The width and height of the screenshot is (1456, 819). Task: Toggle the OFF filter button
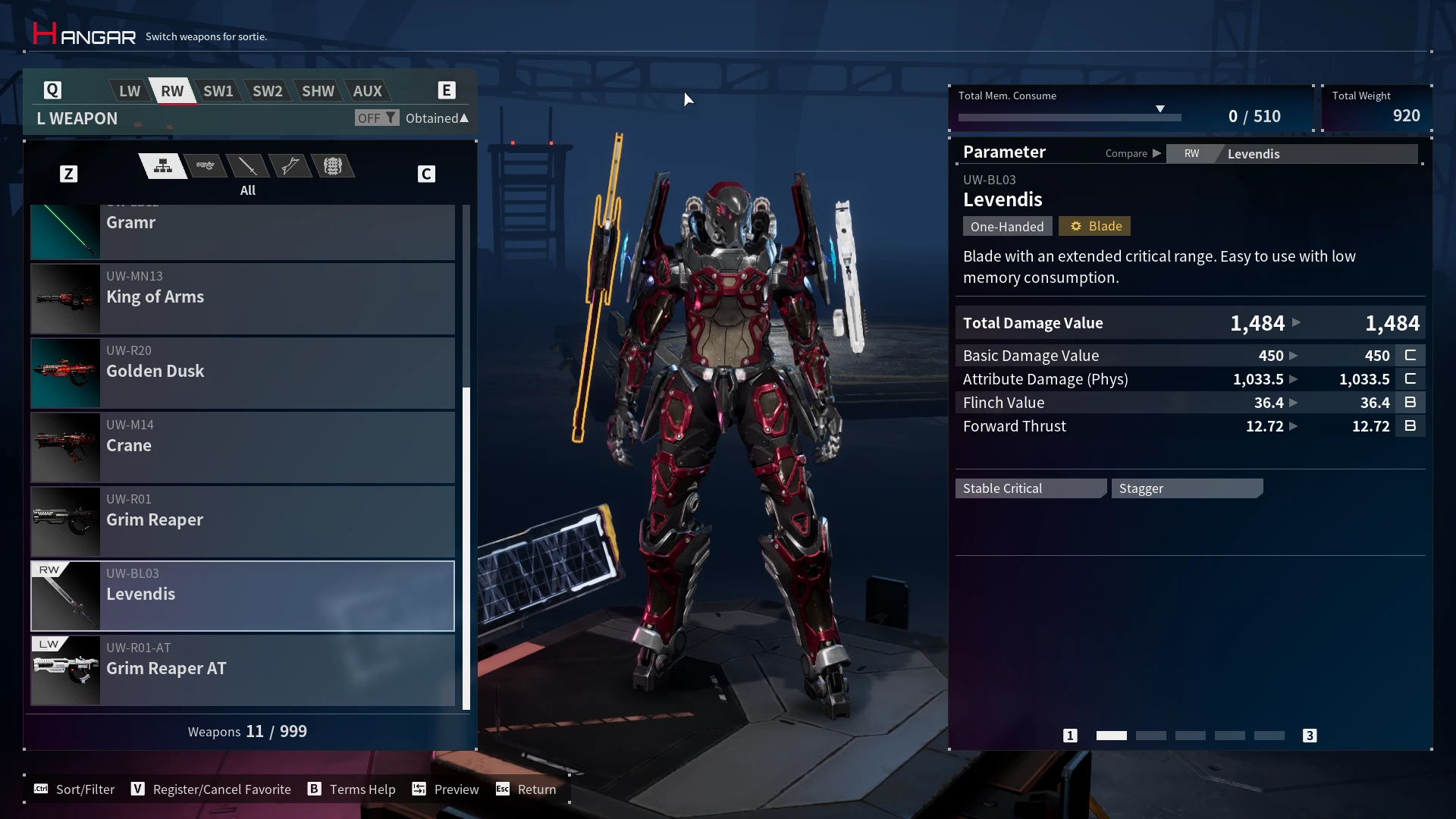[376, 118]
